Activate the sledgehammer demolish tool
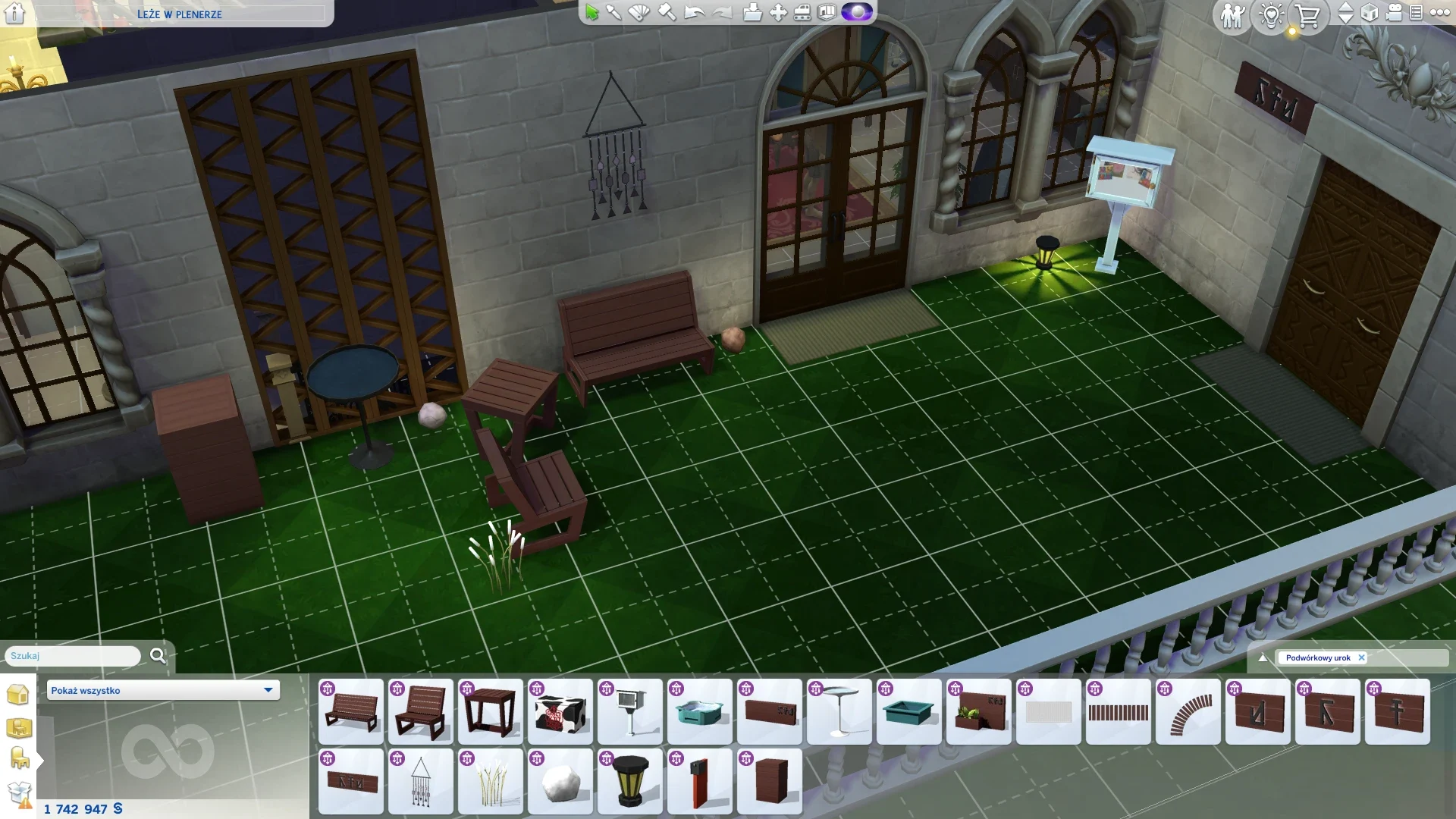This screenshot has width=1456, height=819. tap(667, 12)
